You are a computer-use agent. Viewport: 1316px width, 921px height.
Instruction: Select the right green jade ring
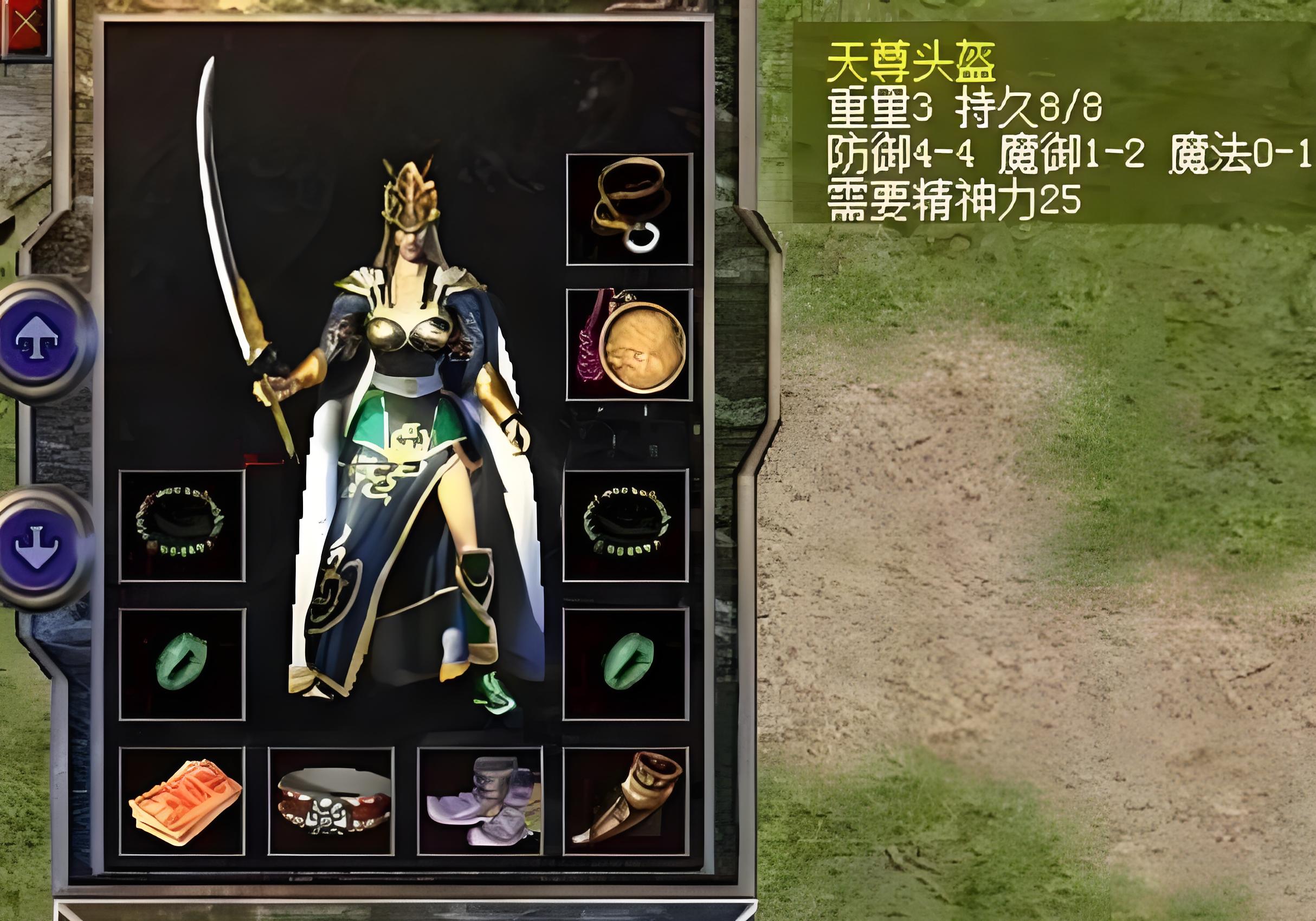tap(625, 664)
